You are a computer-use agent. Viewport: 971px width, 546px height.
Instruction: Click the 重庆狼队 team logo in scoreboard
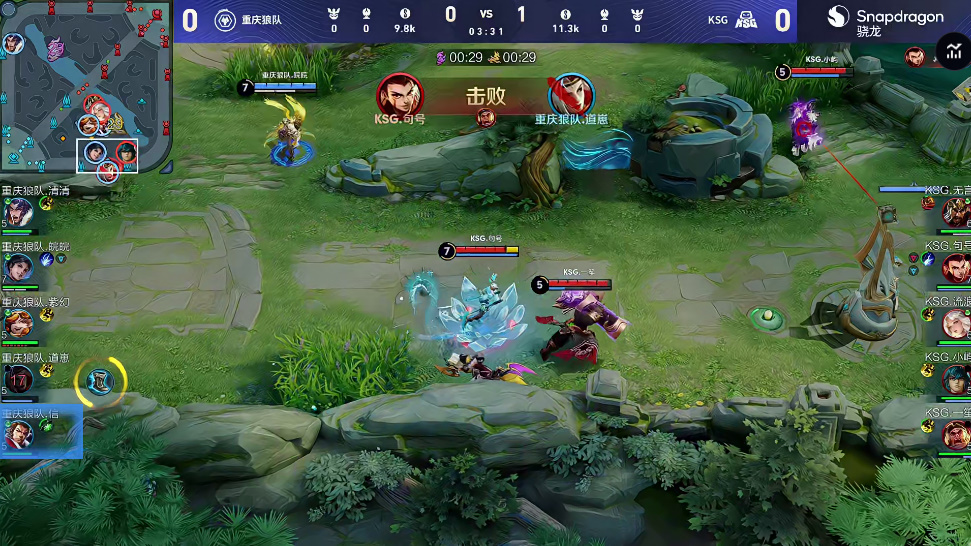[225, 20]
